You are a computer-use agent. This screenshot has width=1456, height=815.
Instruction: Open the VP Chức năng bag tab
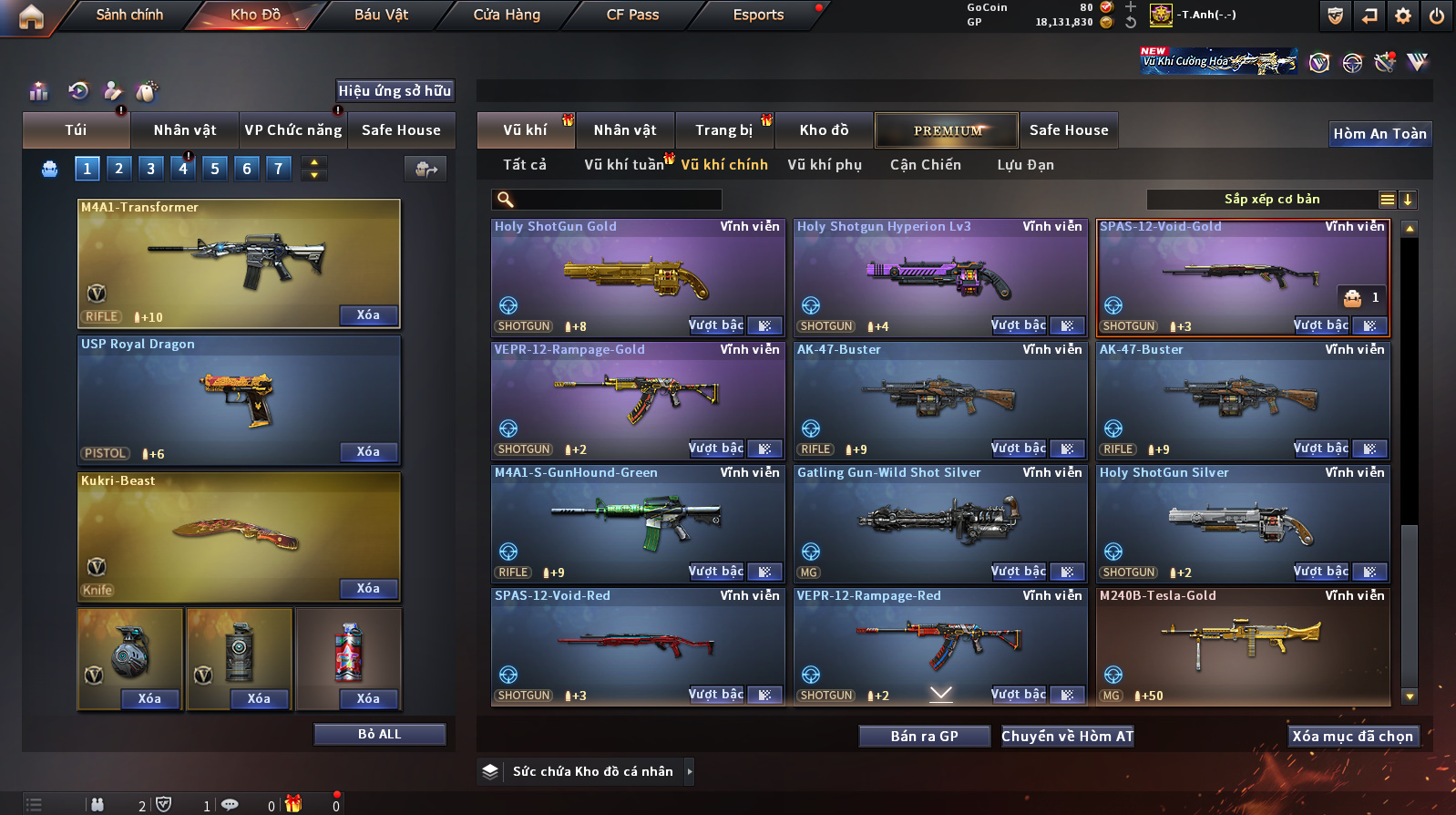[292, 130]
